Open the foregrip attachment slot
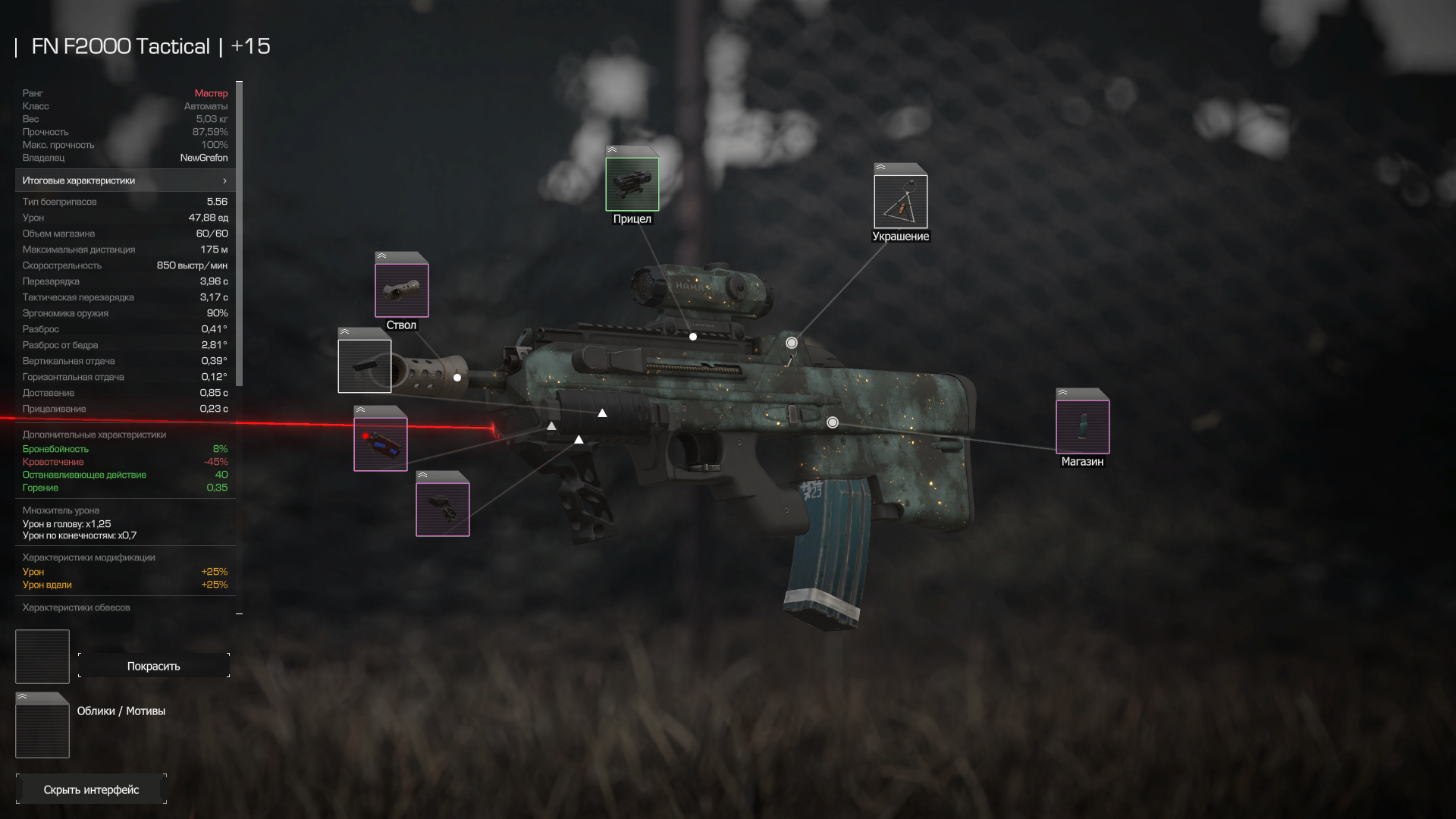1456x819 pixels. coord(443,509)
